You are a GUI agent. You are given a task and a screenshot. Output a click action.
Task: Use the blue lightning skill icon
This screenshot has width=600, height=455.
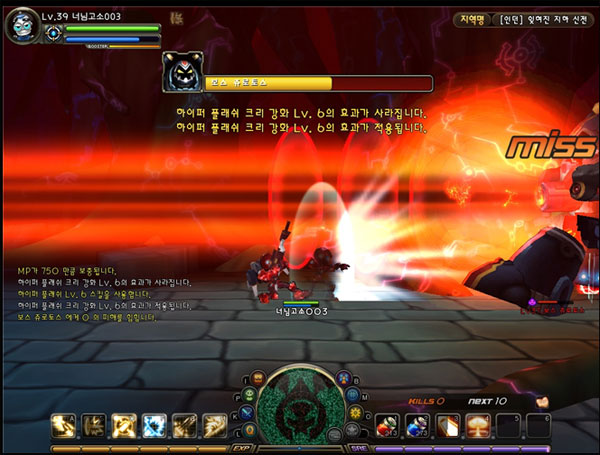pos(155,425)
